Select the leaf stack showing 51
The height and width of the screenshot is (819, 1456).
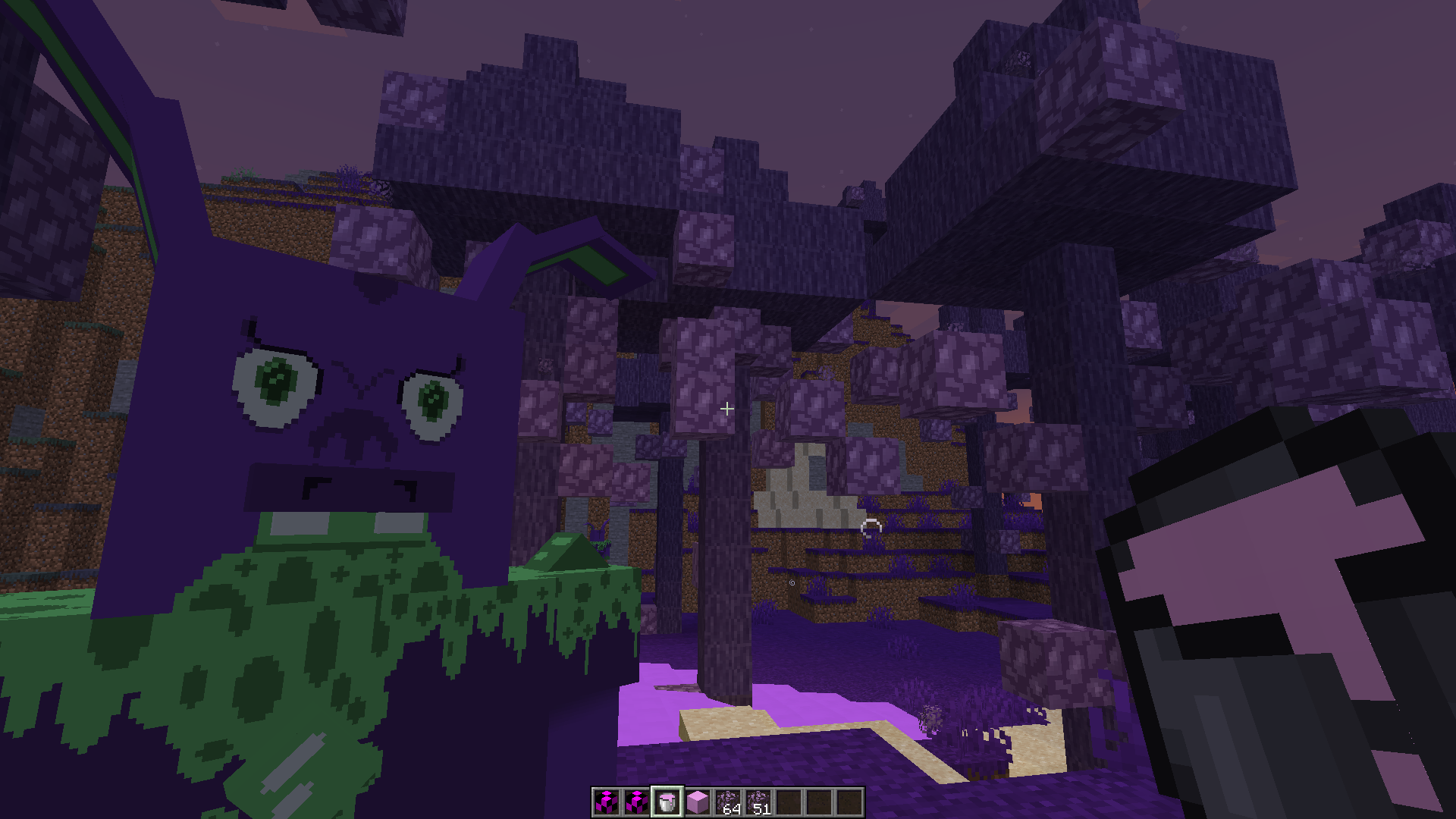click(x=758, y=802)
